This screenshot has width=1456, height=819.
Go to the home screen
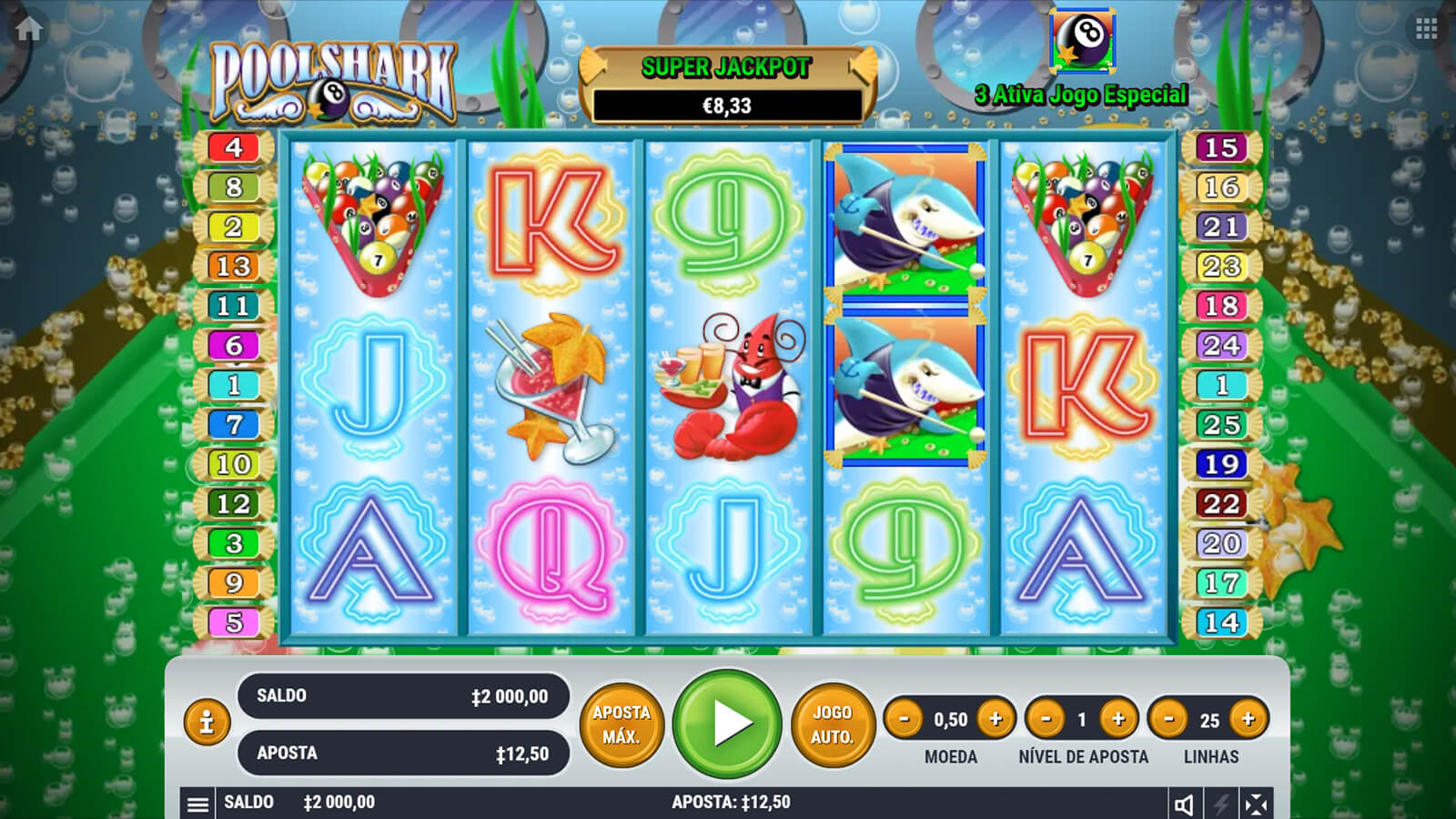click(28, 28)
